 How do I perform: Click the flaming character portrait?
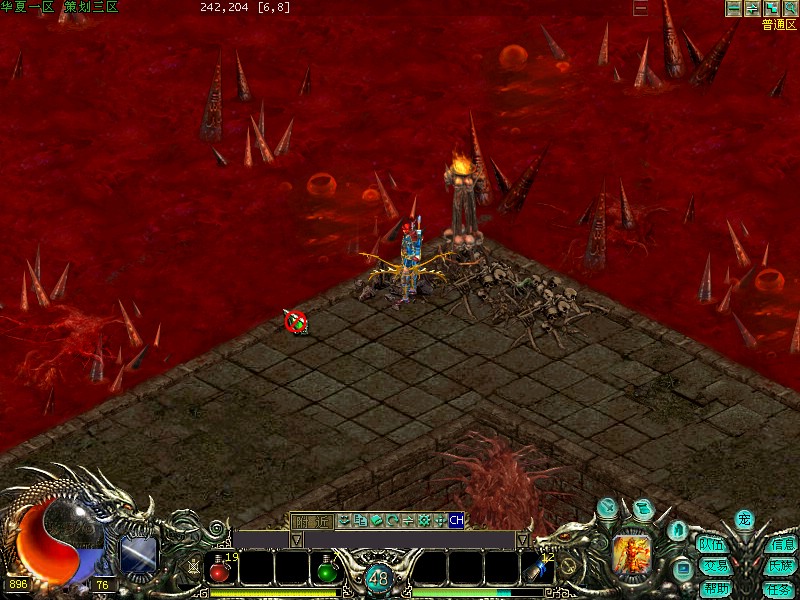632,551
